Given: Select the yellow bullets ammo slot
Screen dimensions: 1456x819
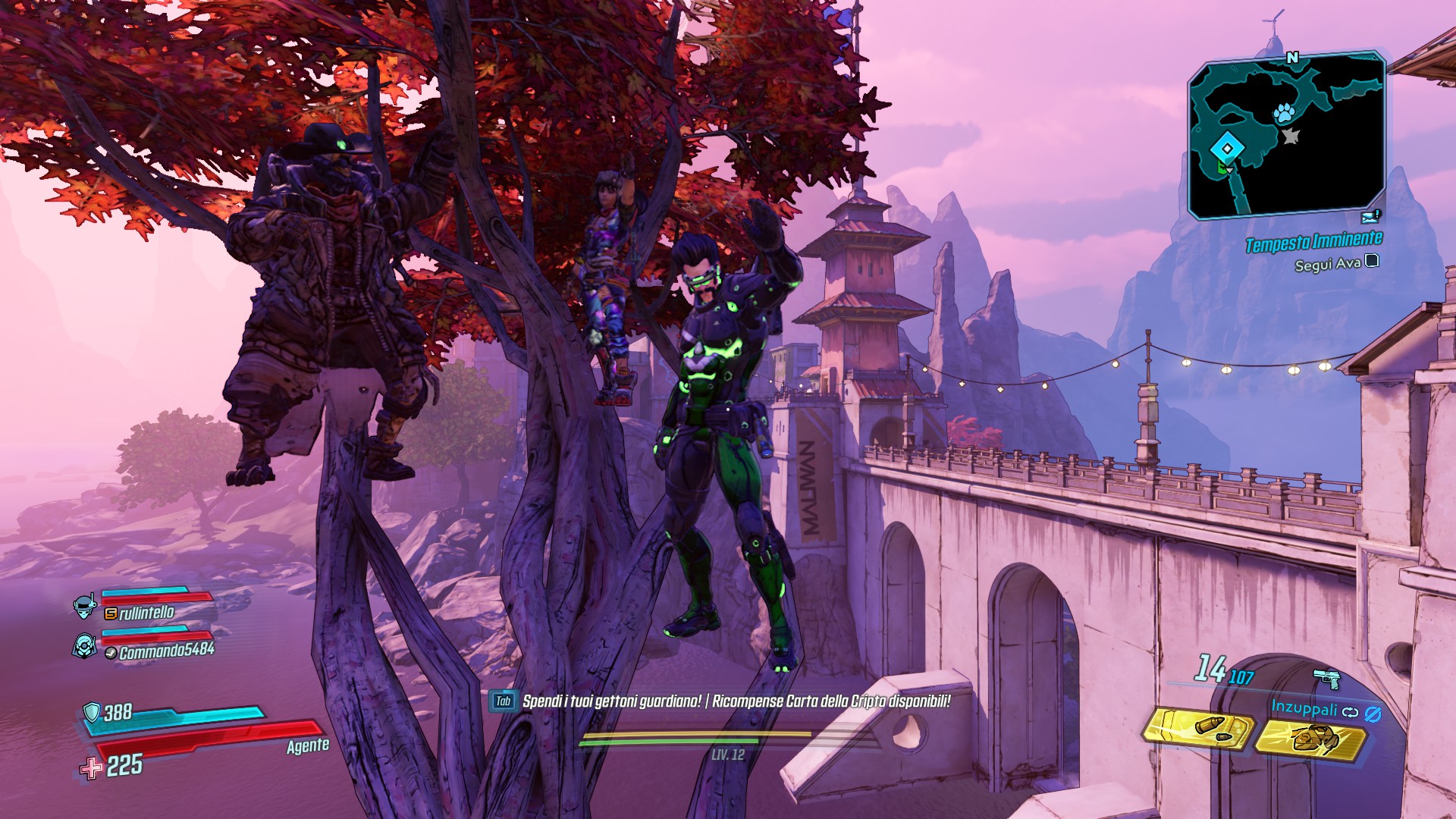Looking at the screenshot, I should point(1200,730).
